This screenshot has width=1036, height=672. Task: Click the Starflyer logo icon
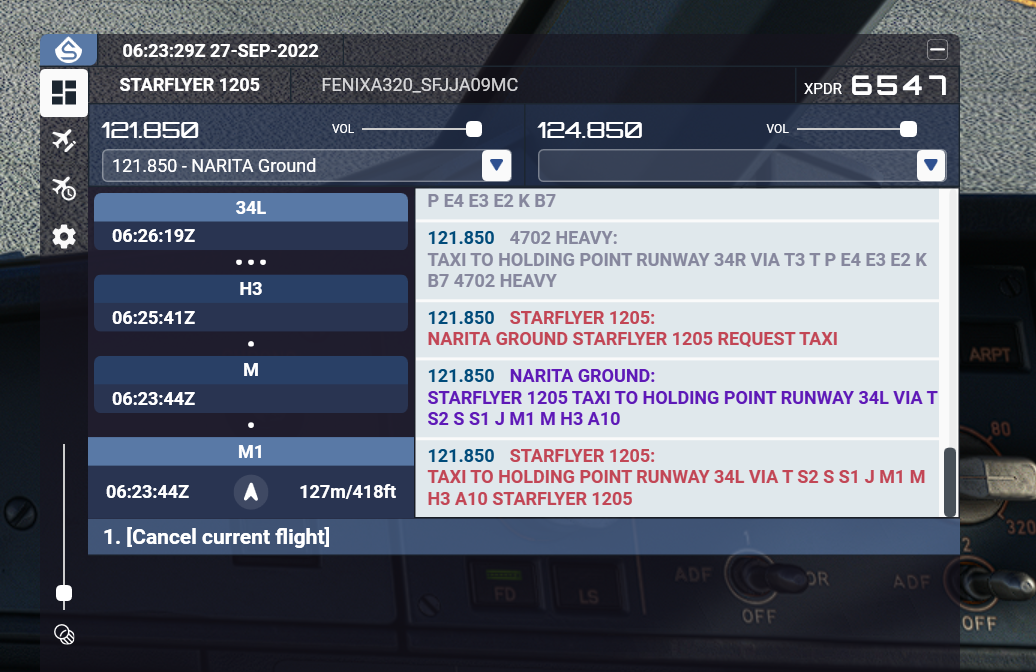pyautogui.click(x=68, y=50)
